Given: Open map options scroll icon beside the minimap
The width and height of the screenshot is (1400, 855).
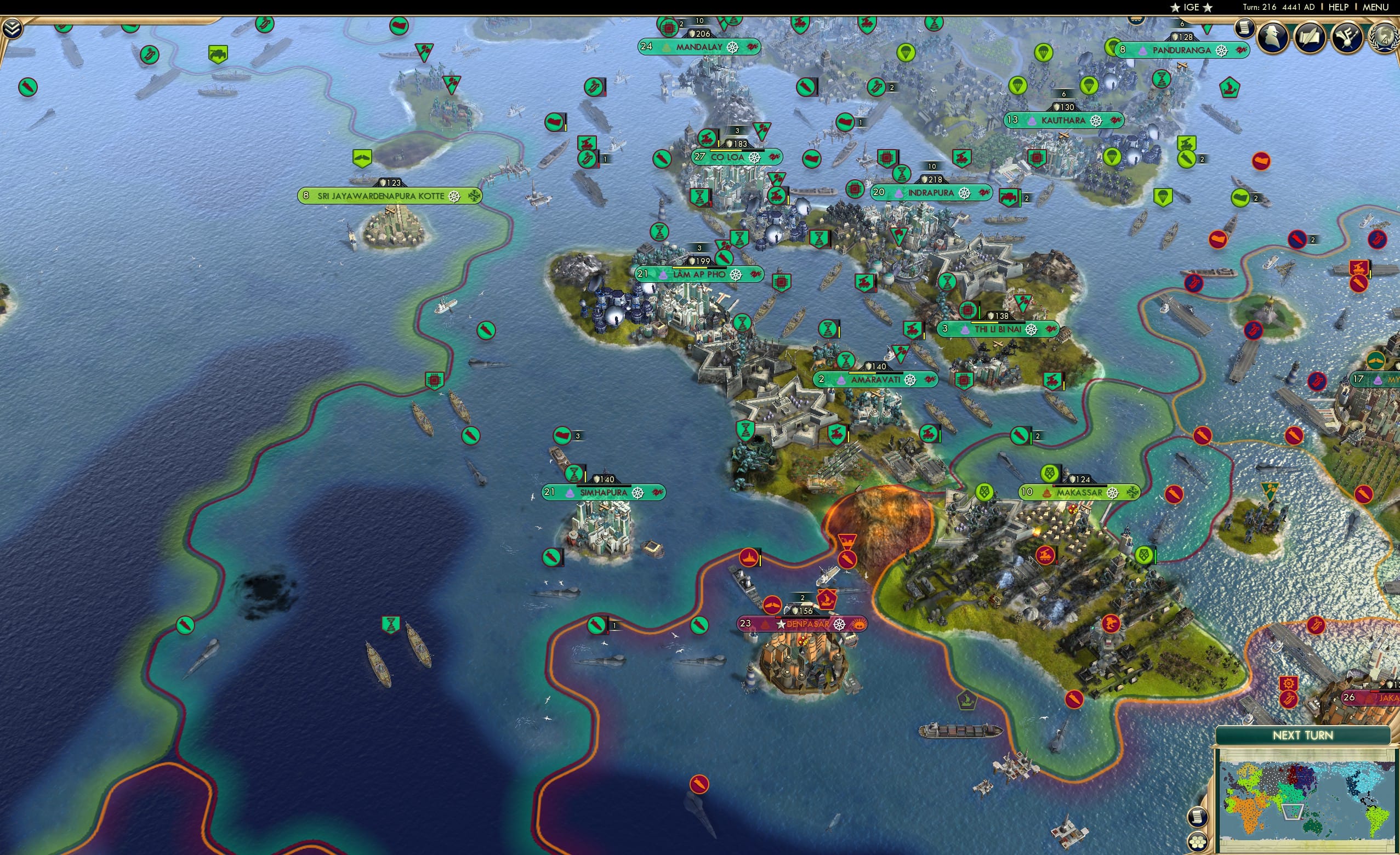Looking at the screenshot, I should coord(1197,818).
